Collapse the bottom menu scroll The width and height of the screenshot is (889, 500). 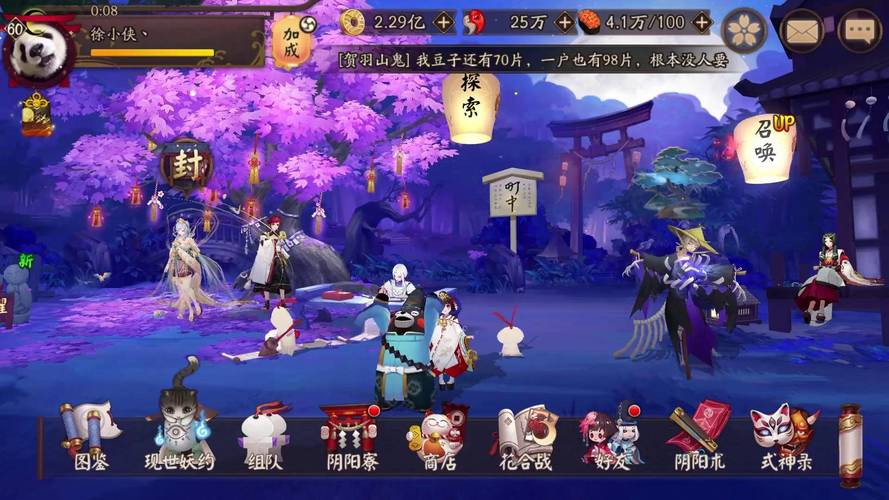click(850, 438)
